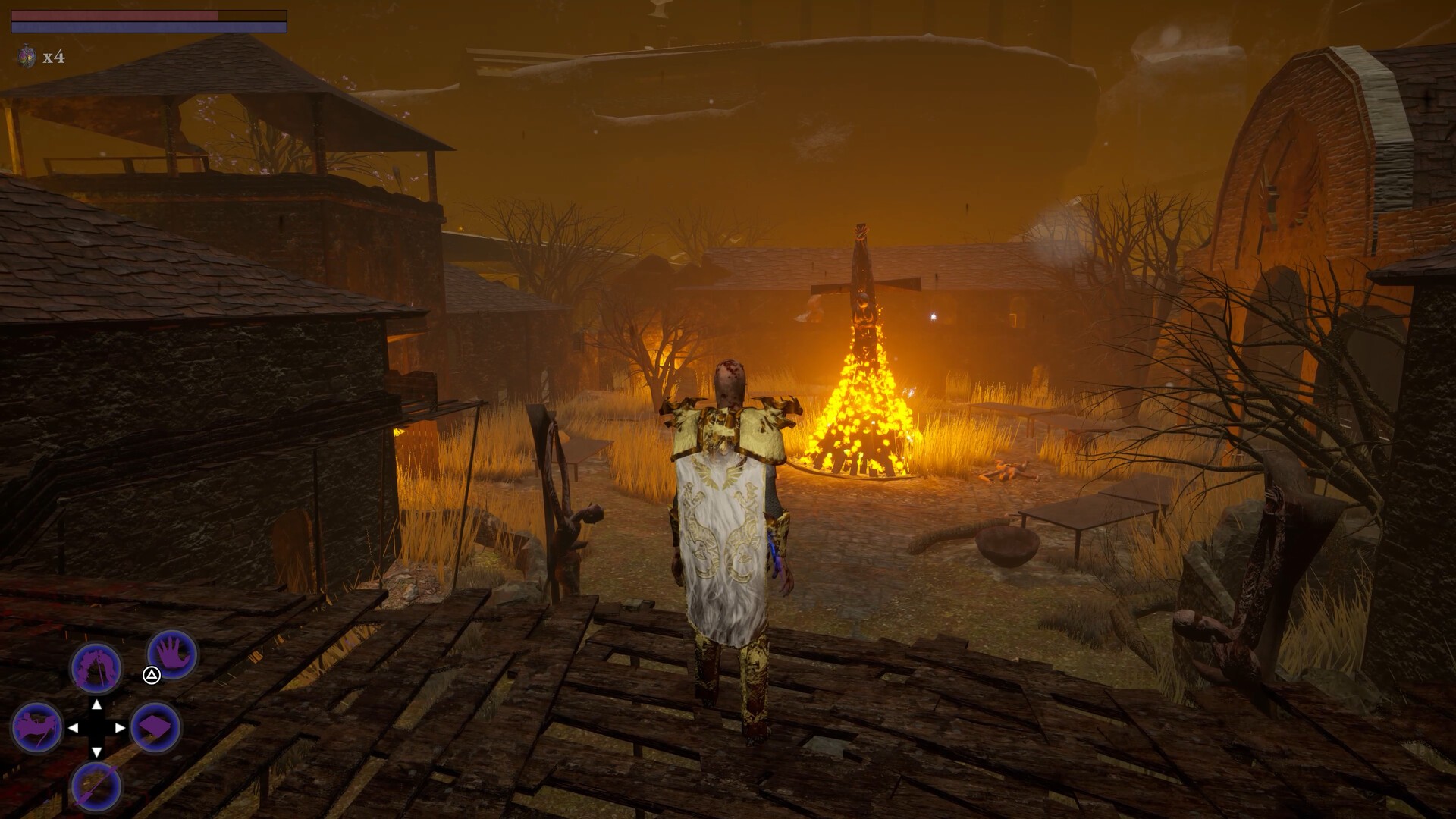Activate the purple diamond ability icon
Screen dimensions: 1456x819
[x=156, y=727]
